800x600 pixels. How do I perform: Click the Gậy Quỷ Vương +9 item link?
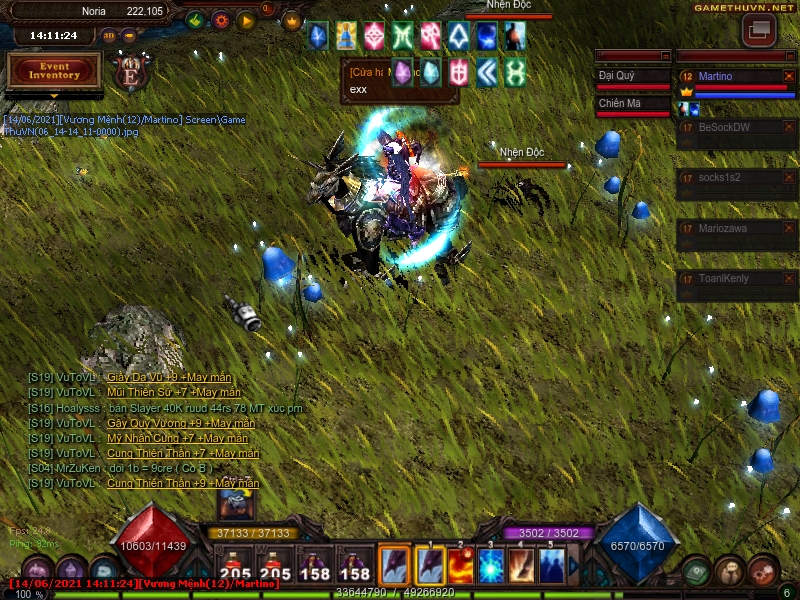pos(180,423)
